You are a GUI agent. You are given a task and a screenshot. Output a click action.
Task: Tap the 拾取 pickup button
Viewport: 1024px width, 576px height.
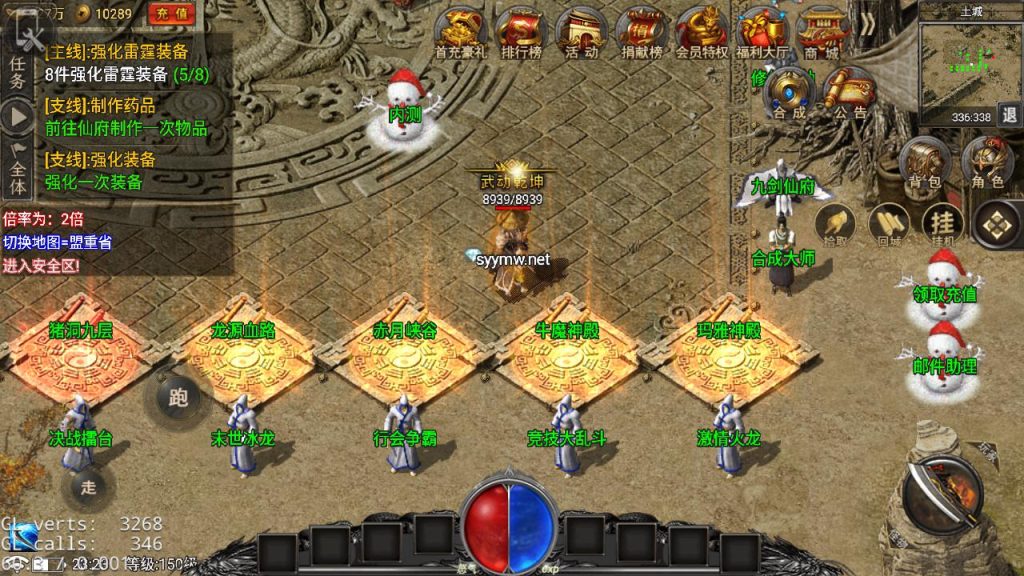pyautogui.click(x=834, y=224)
